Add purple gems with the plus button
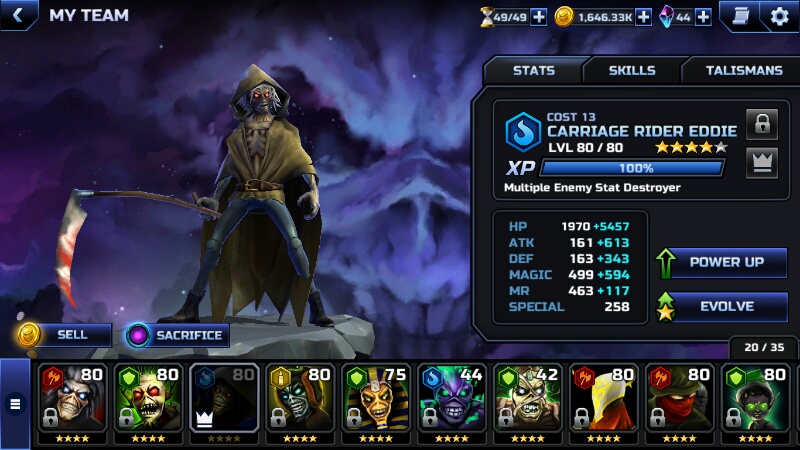800x450 pixels. [x=703, y=17]
